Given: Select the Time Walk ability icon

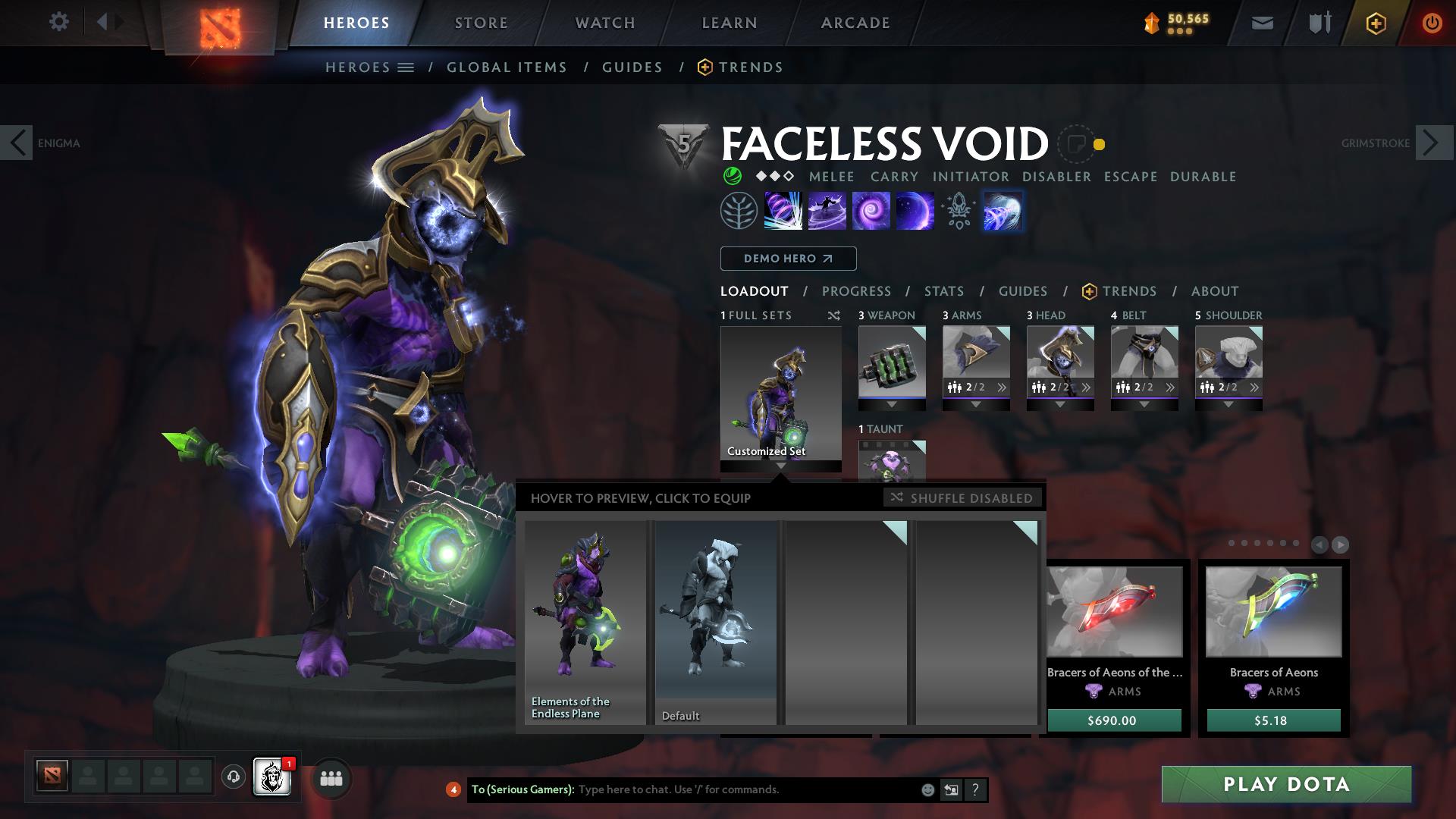Looking at the screenshot, I should 782,211.
